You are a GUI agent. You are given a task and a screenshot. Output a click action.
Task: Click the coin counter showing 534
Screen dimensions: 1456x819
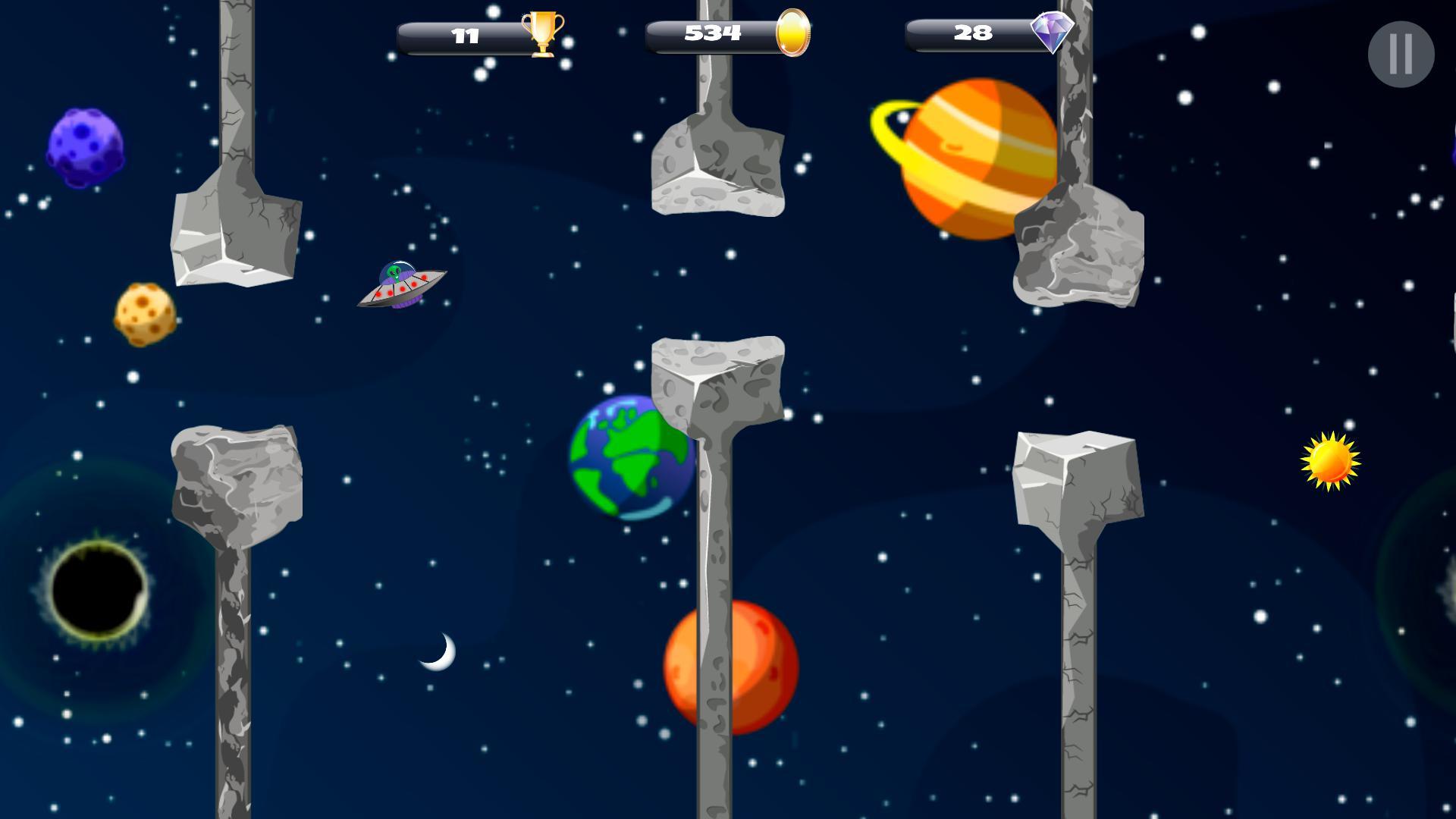click(x=711, y=31)
